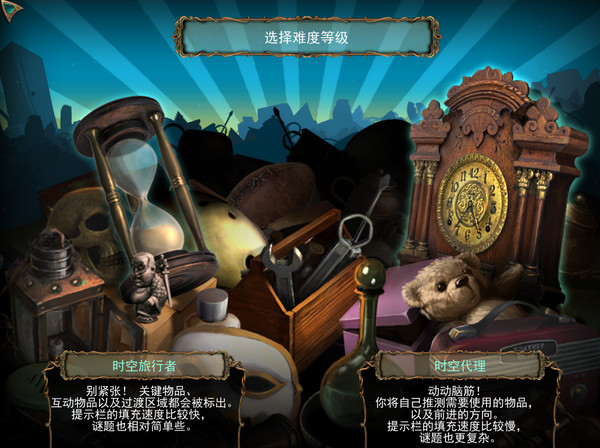
Task: Choose the 时空旅行者 difficulty option
Action: pos(146,366)
